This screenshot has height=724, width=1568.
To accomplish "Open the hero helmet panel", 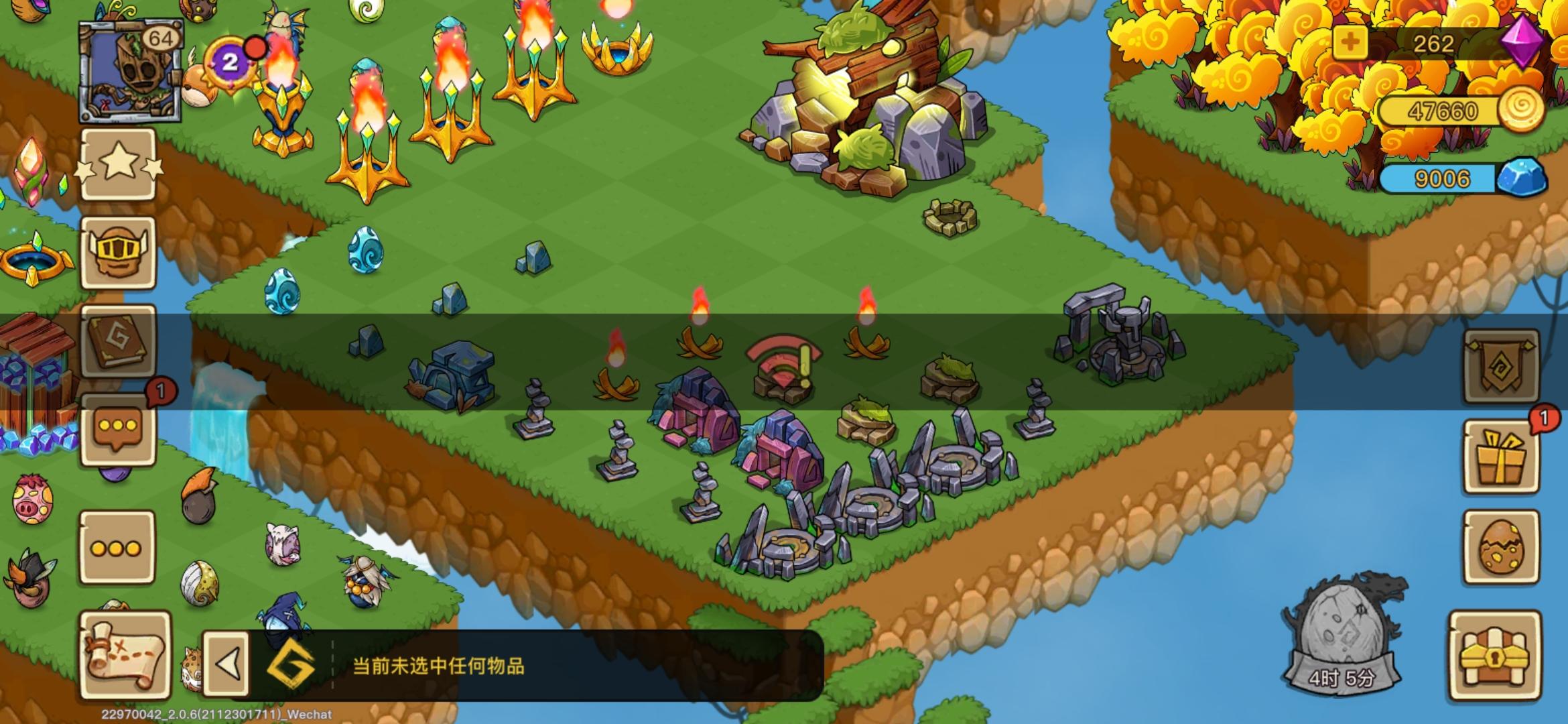I will [119, 253].
